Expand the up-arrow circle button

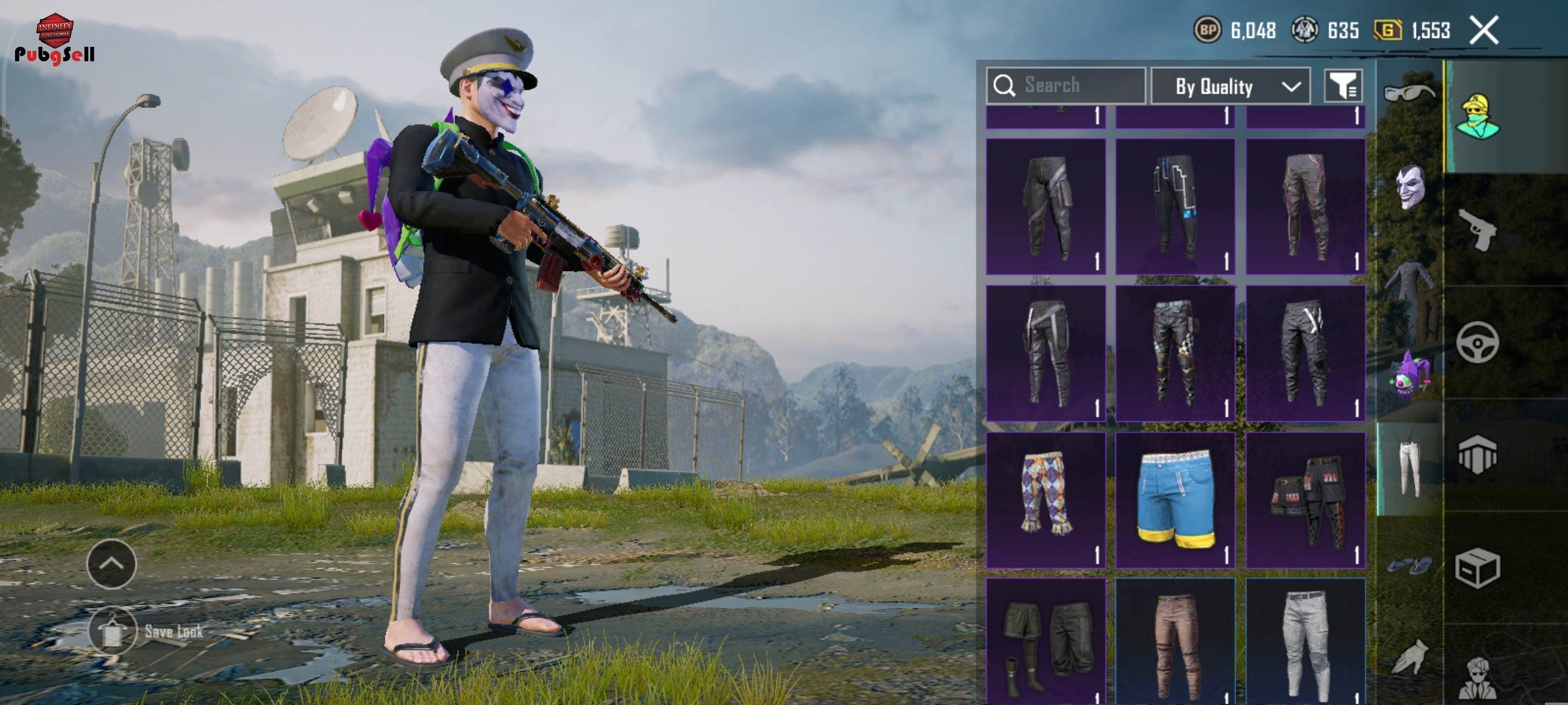(112, 563)
